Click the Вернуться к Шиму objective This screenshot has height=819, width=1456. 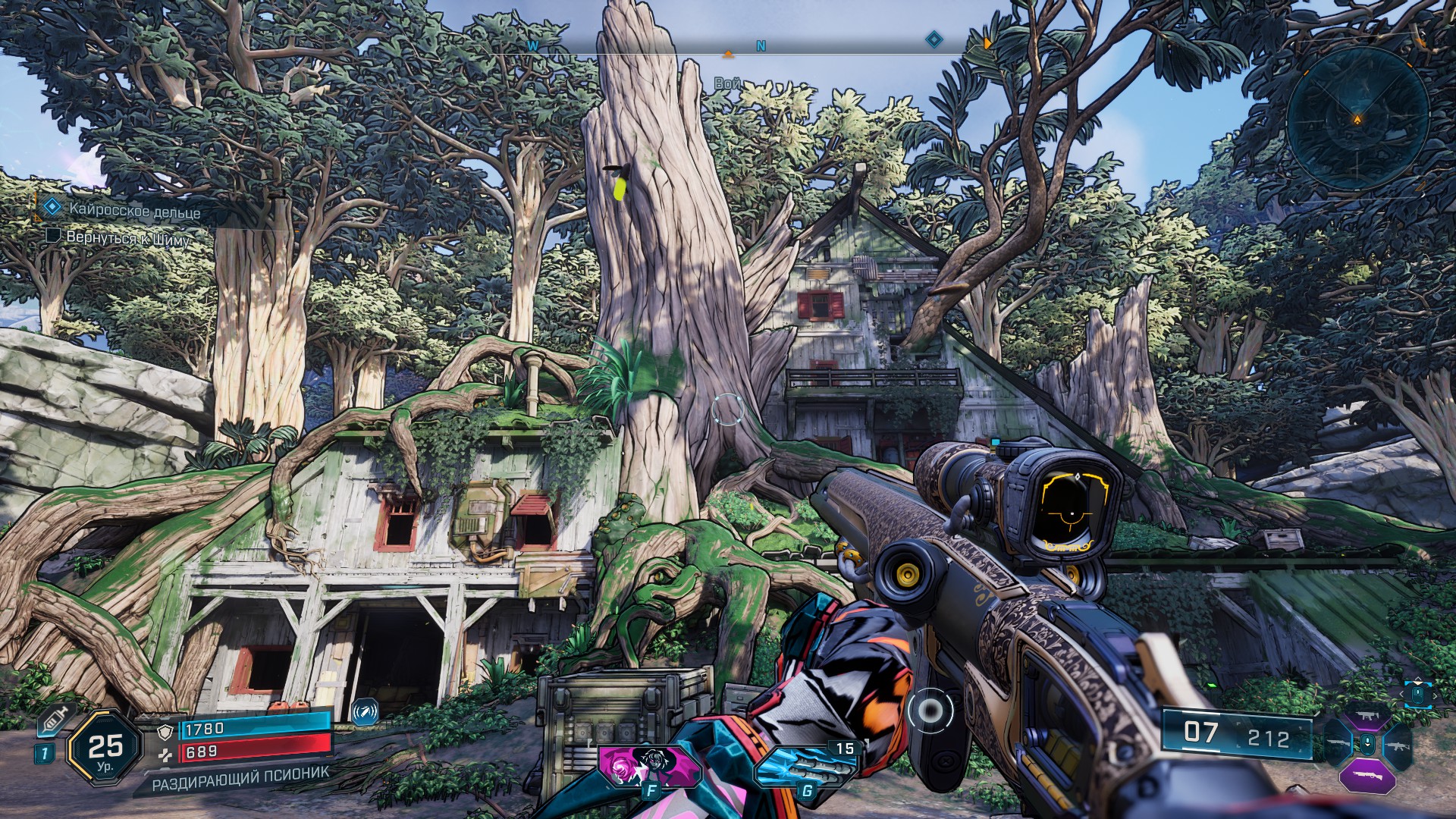pos(128,237)
